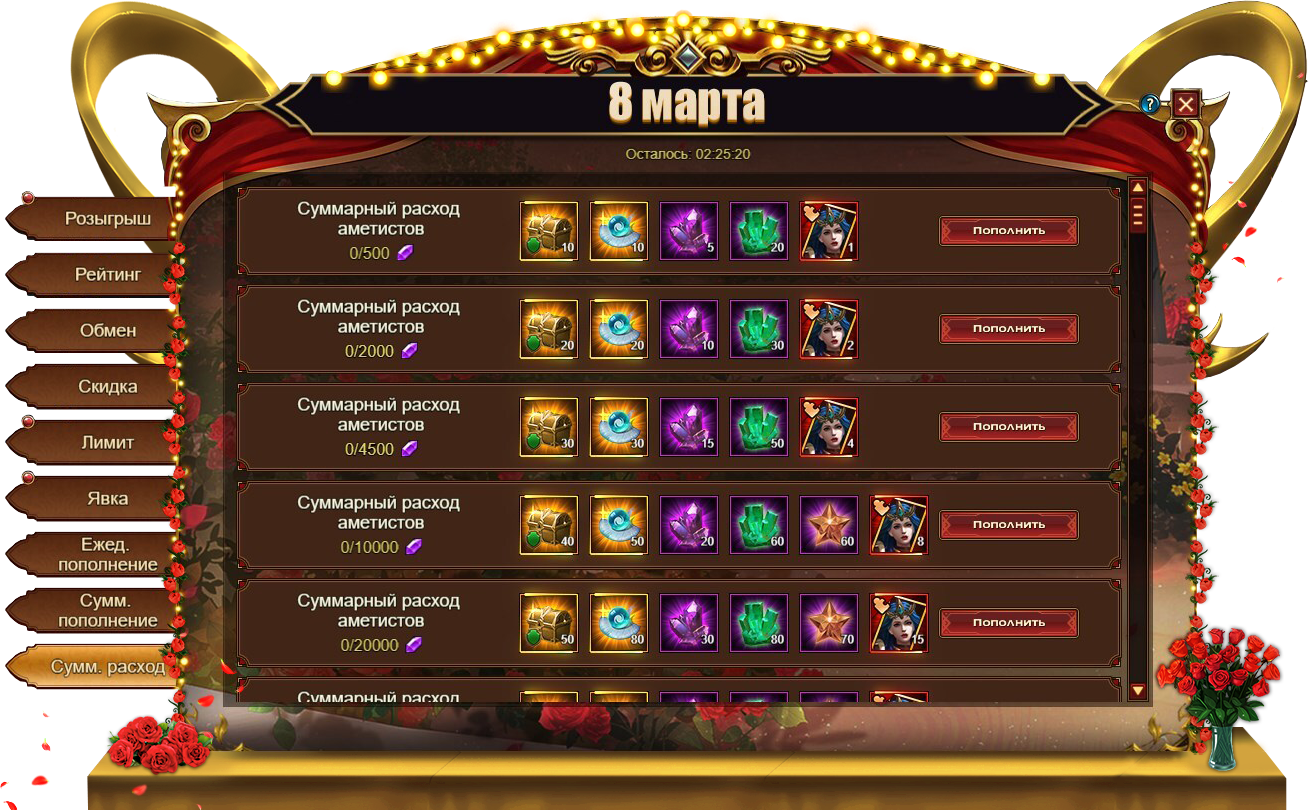Open the Сумм. пополнение tab

pos(107,610)
